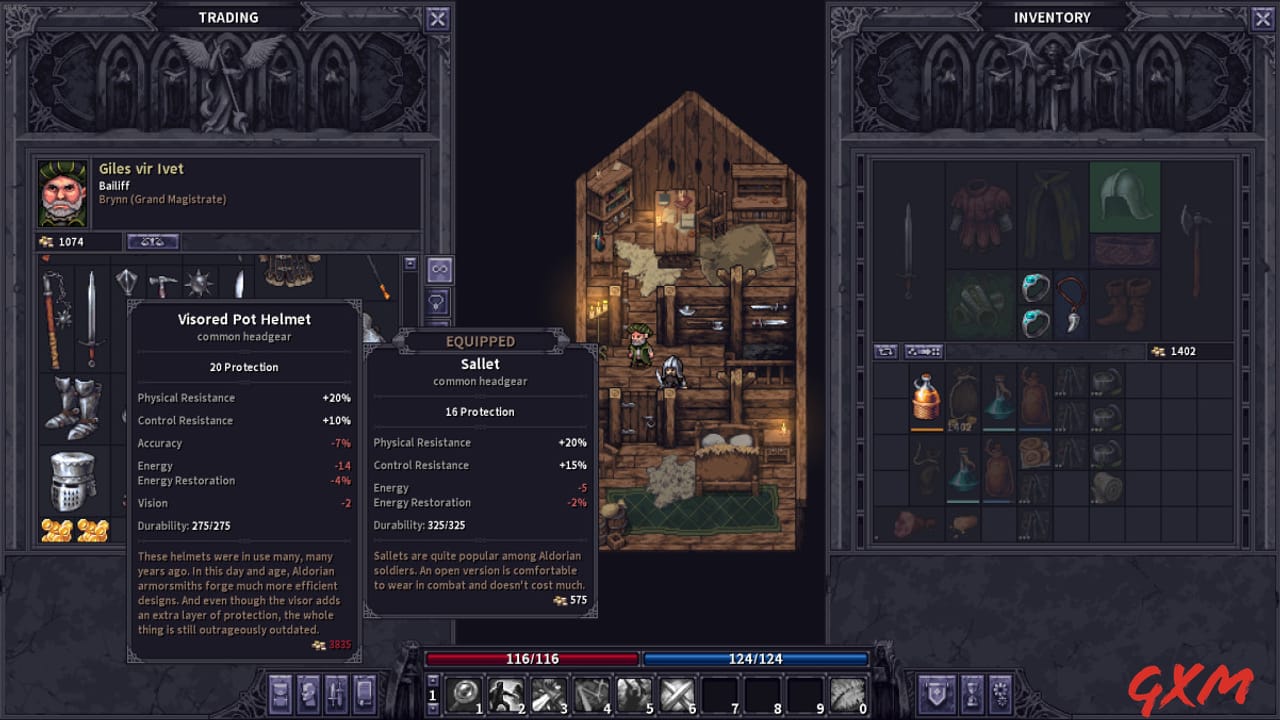Toggle hotbar slot 6 skill on
The width and height of the screenshot is (1280, 720).
click(x=678, y=693)
